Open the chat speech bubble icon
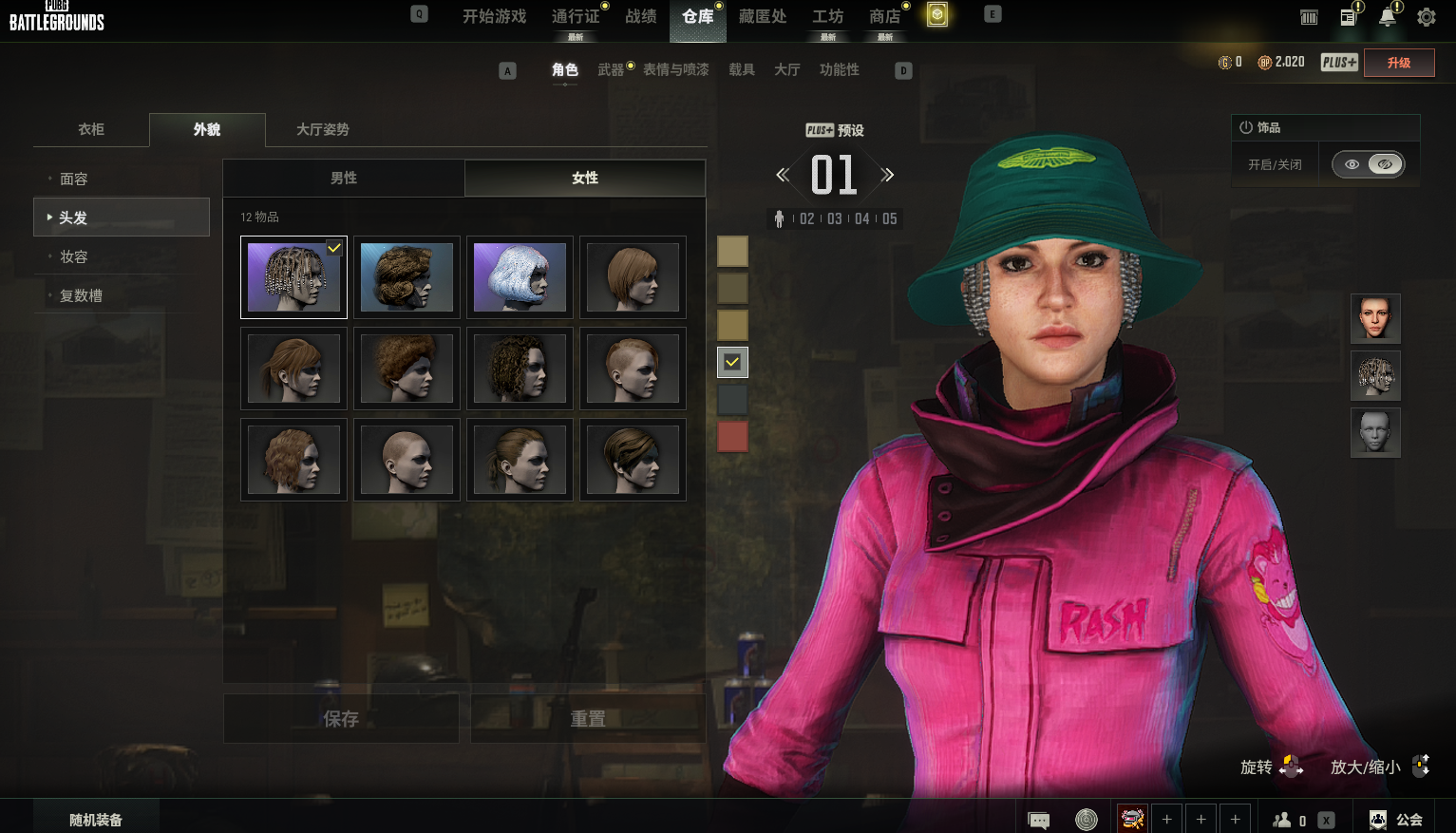Image resolution: width=1456 pixels, height=833 pixels. tap(1039, 820)
